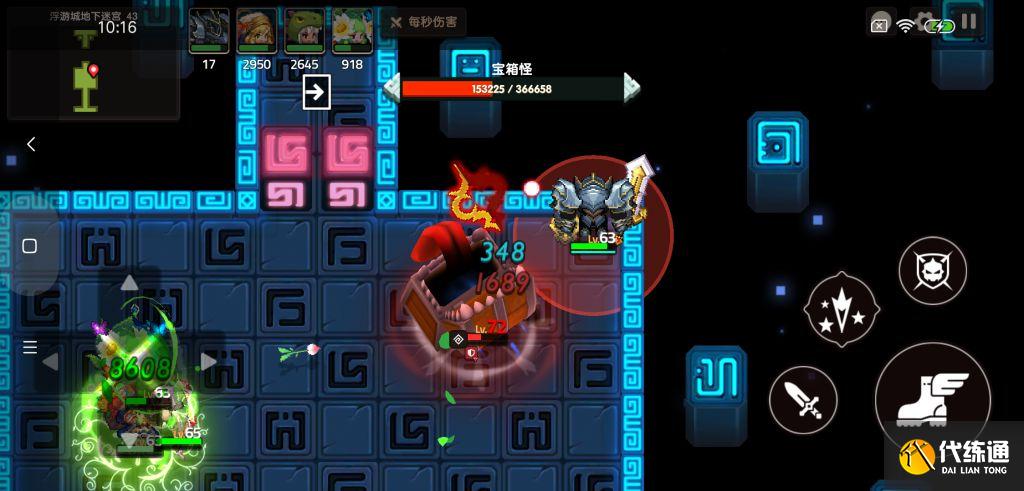Move up with the D-pad arrow

(x=129, y=284)
